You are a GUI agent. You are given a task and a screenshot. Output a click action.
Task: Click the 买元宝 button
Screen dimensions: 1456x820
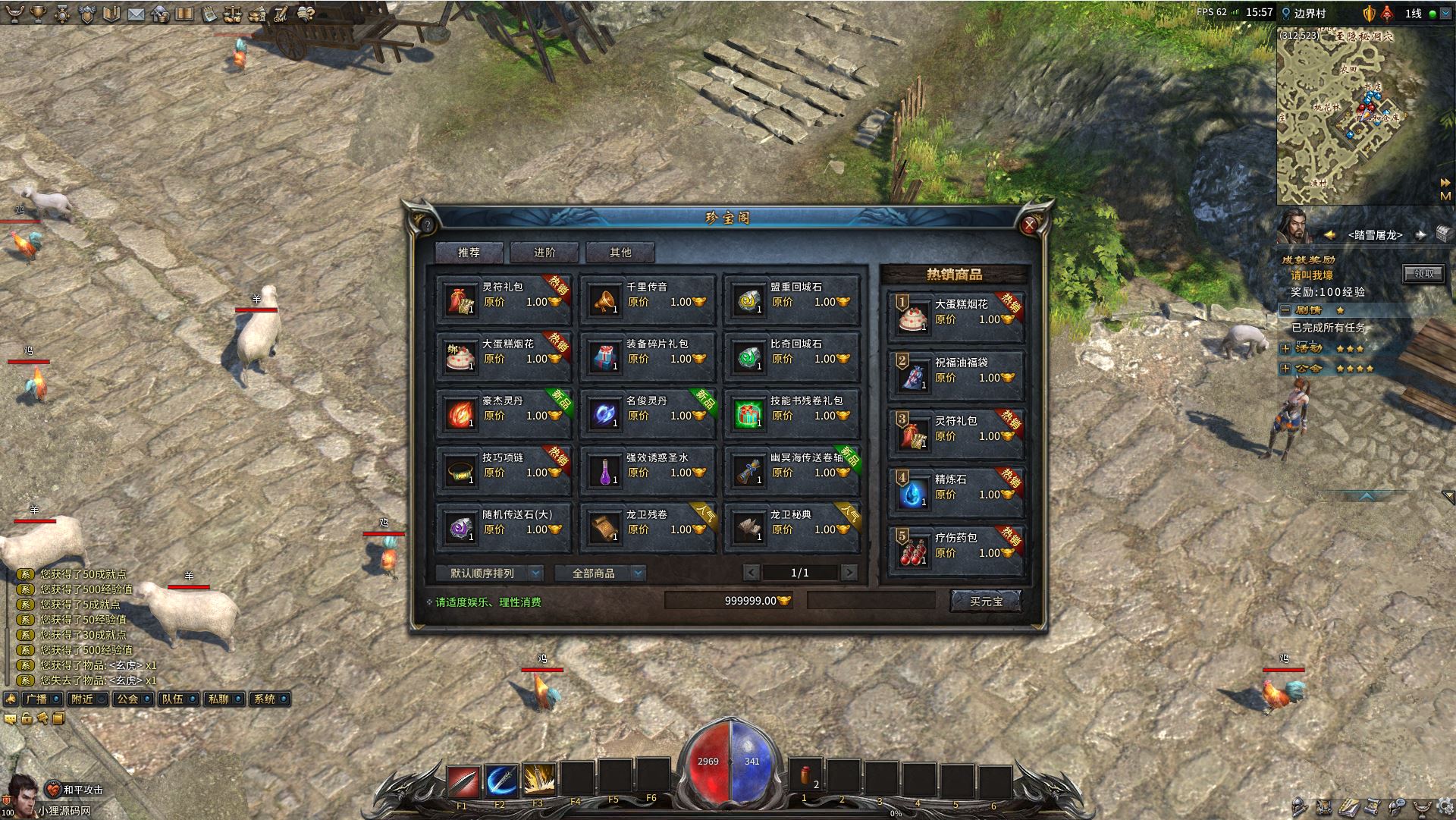986,602
